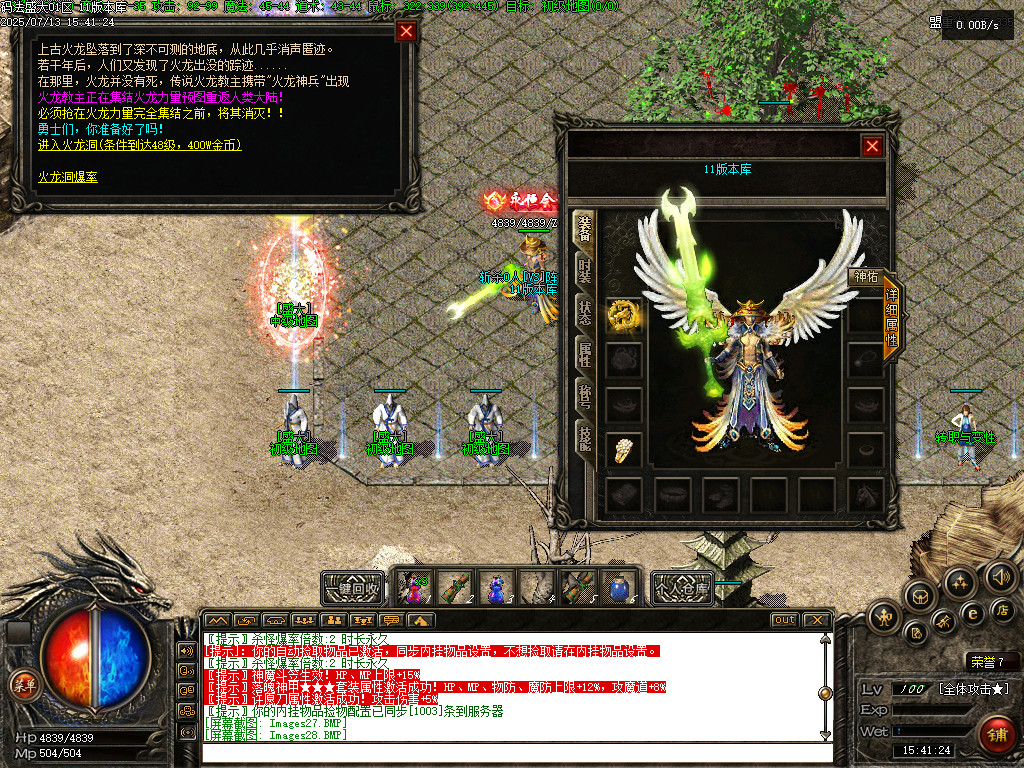Open the 技能 skills tab
Viewport: 1024px width, 768px height.
coord(585,436)
